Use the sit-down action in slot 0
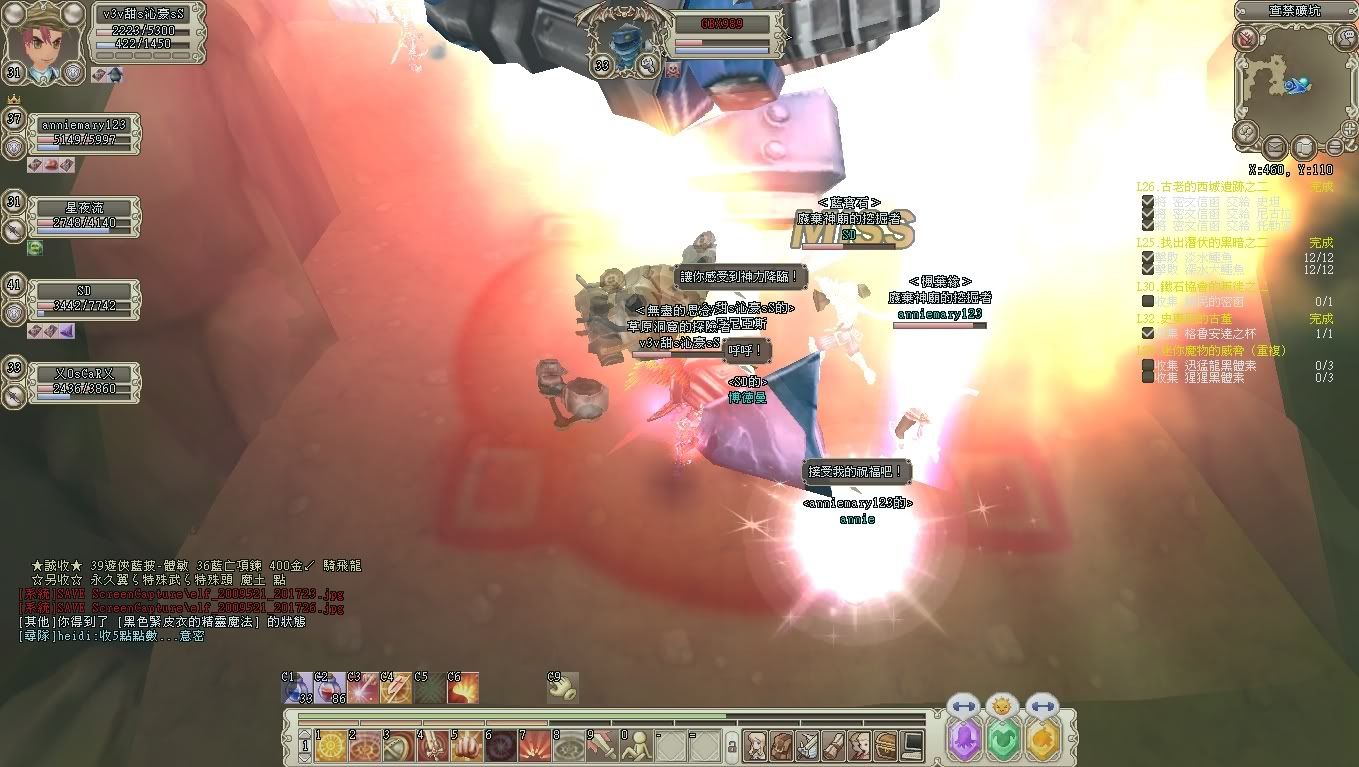This screenshot has width=1359, height=767. (x=637, y=746)
